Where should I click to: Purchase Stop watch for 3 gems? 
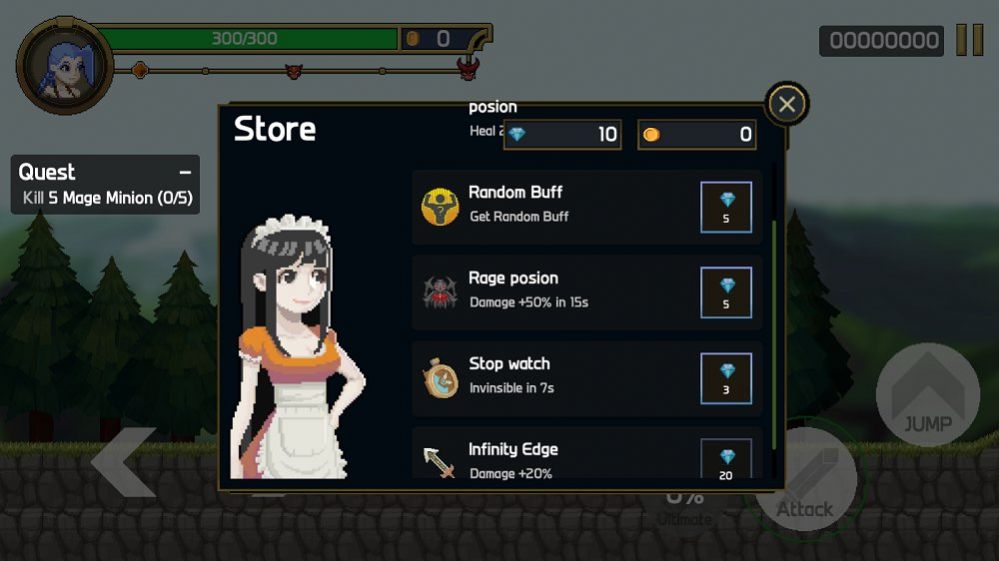coord(726,378)
